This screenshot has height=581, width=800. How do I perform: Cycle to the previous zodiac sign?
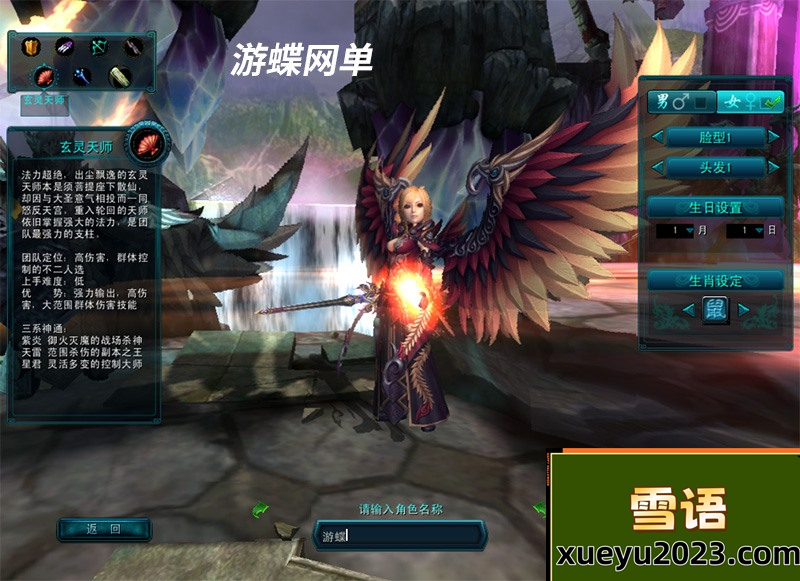688,310
